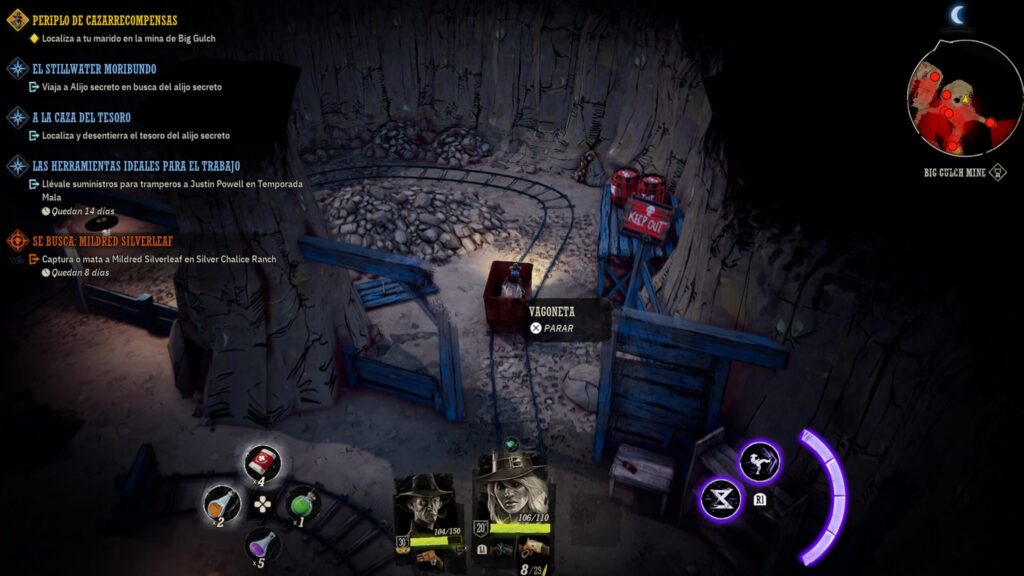The height and width of the screenshot is (576, 1024).
Task: Activate the kick ability icon
Action: [x=760, y=461]
